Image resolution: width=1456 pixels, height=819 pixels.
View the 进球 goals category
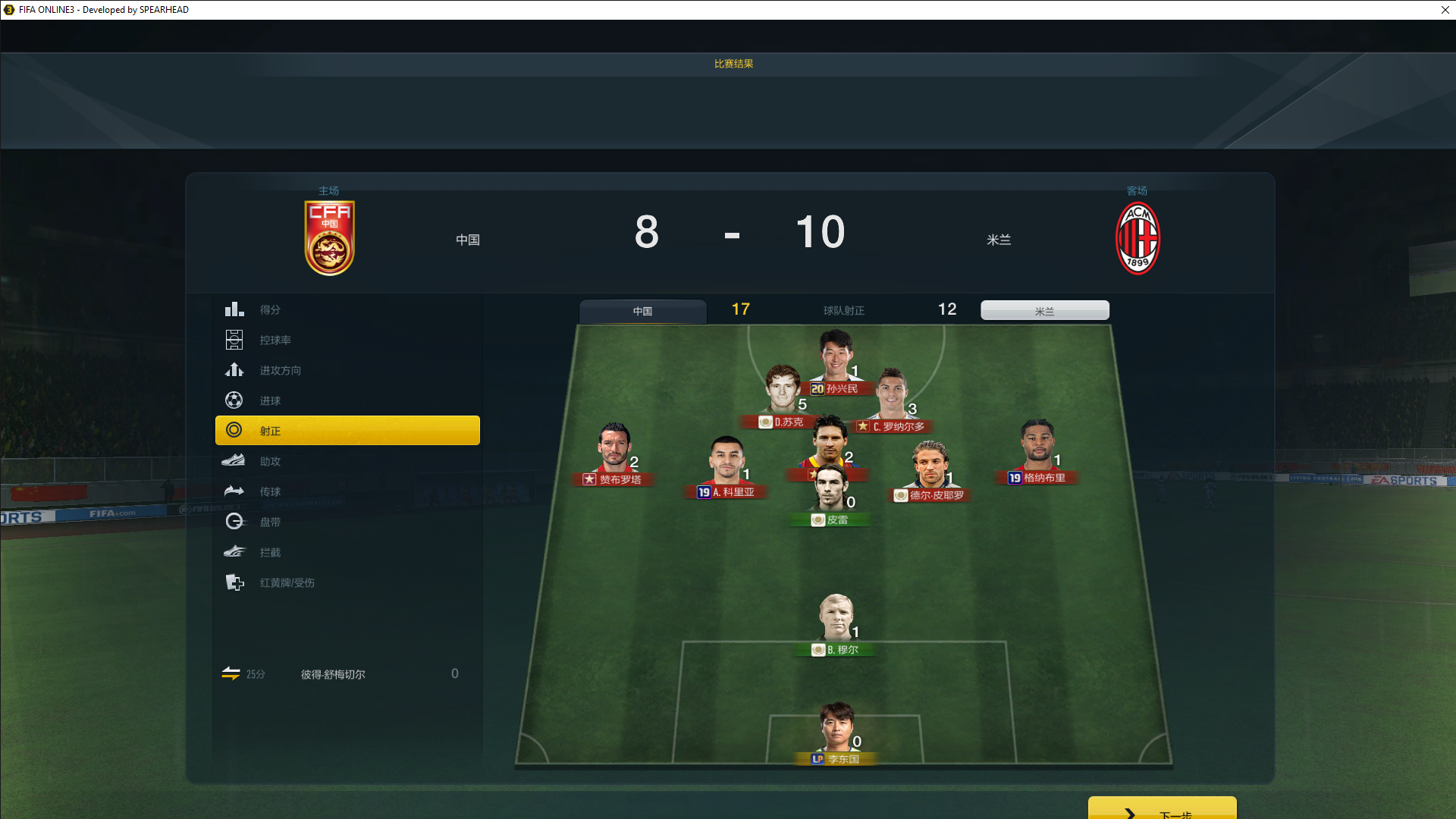[270, 400]
